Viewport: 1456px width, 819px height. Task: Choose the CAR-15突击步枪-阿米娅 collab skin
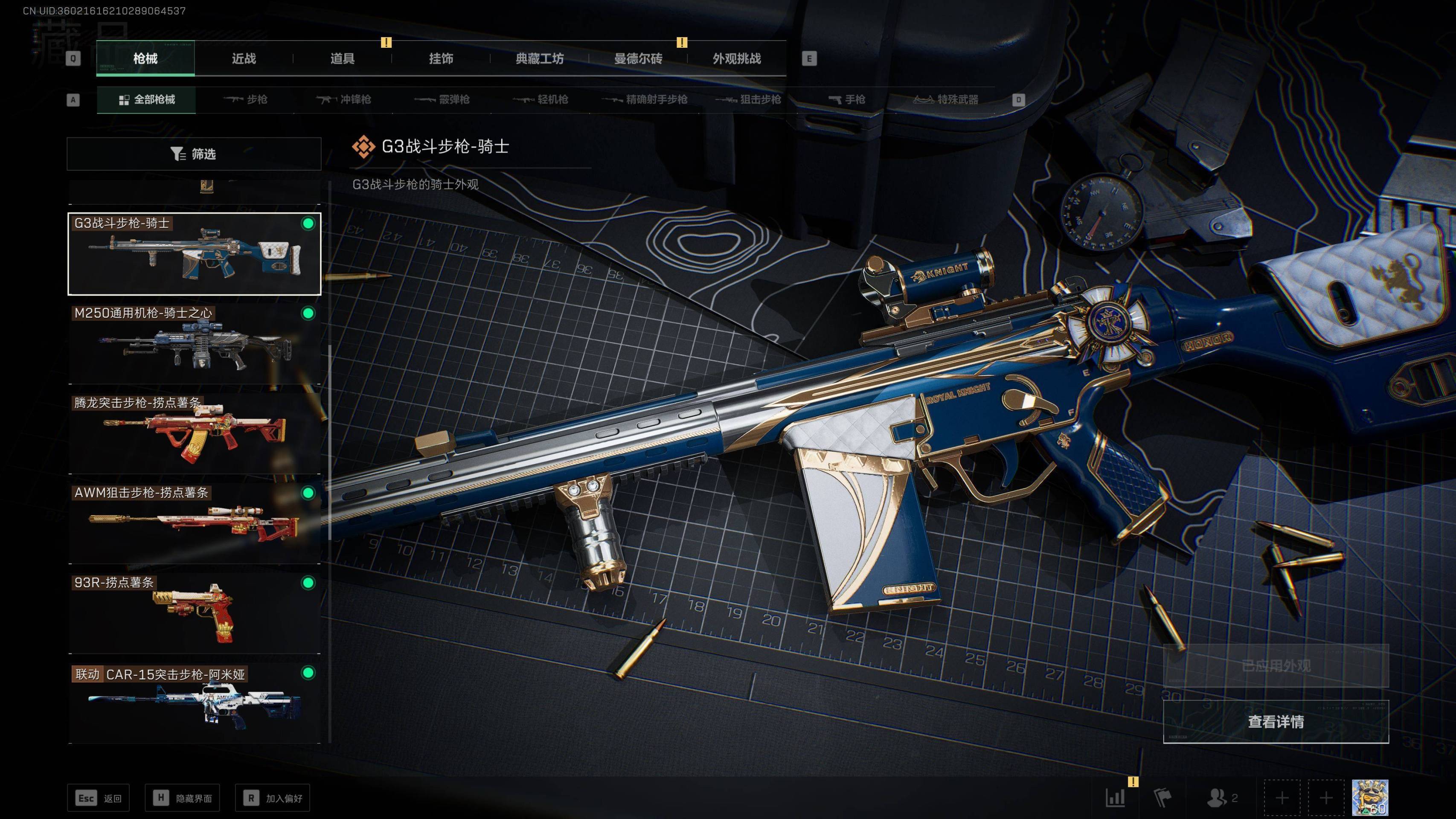pyautogui.click(x=194, y=703)
